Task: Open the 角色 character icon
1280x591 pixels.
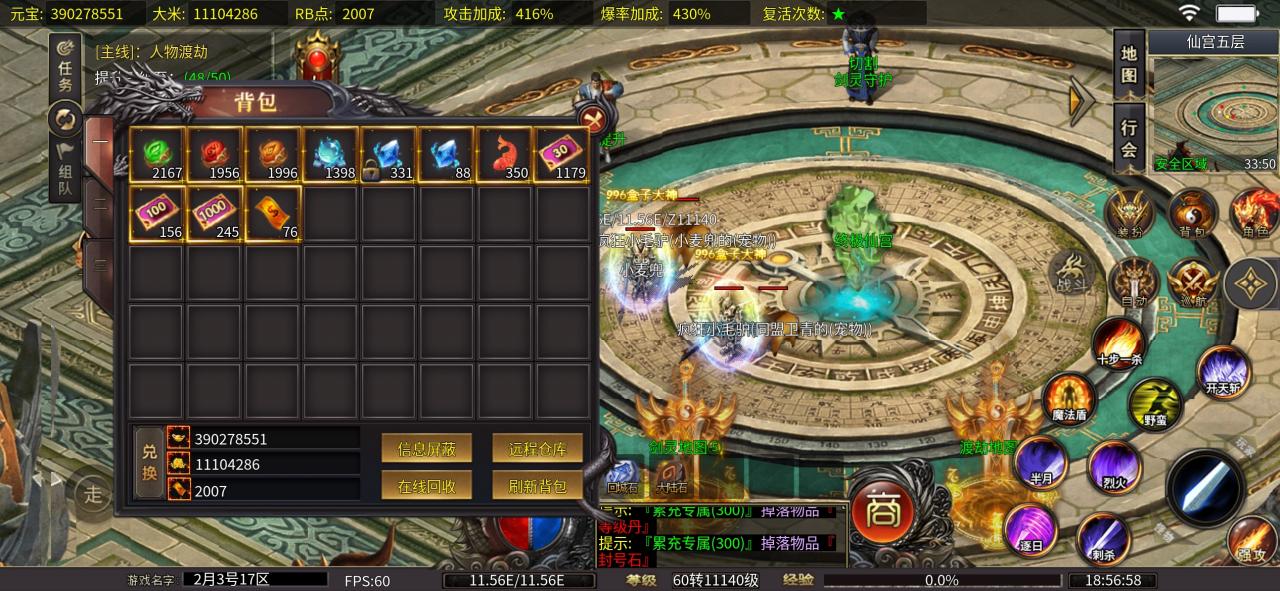Action: tap(1255, 213)
